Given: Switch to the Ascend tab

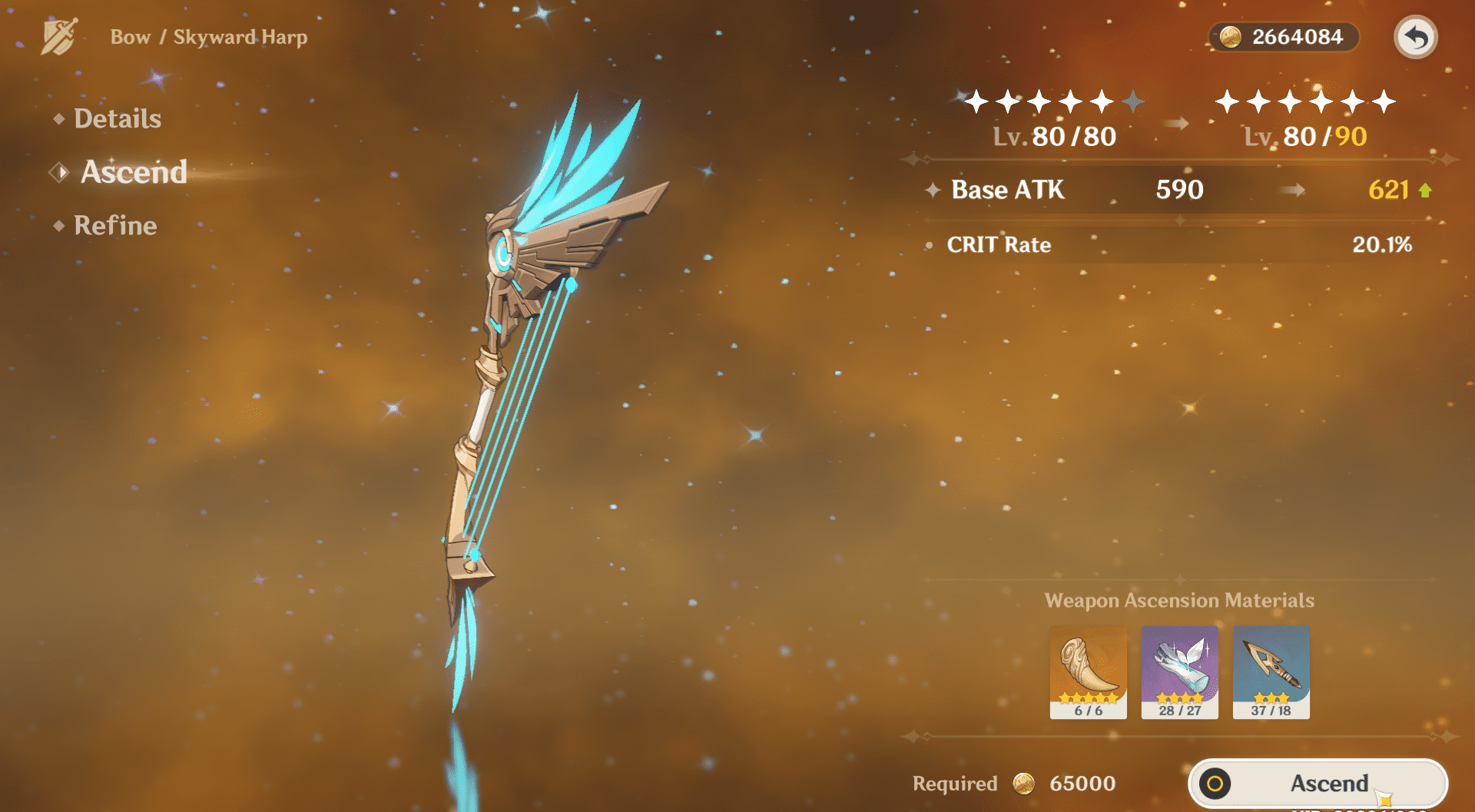Looking at the screenshot, I should tap(133, 172).
